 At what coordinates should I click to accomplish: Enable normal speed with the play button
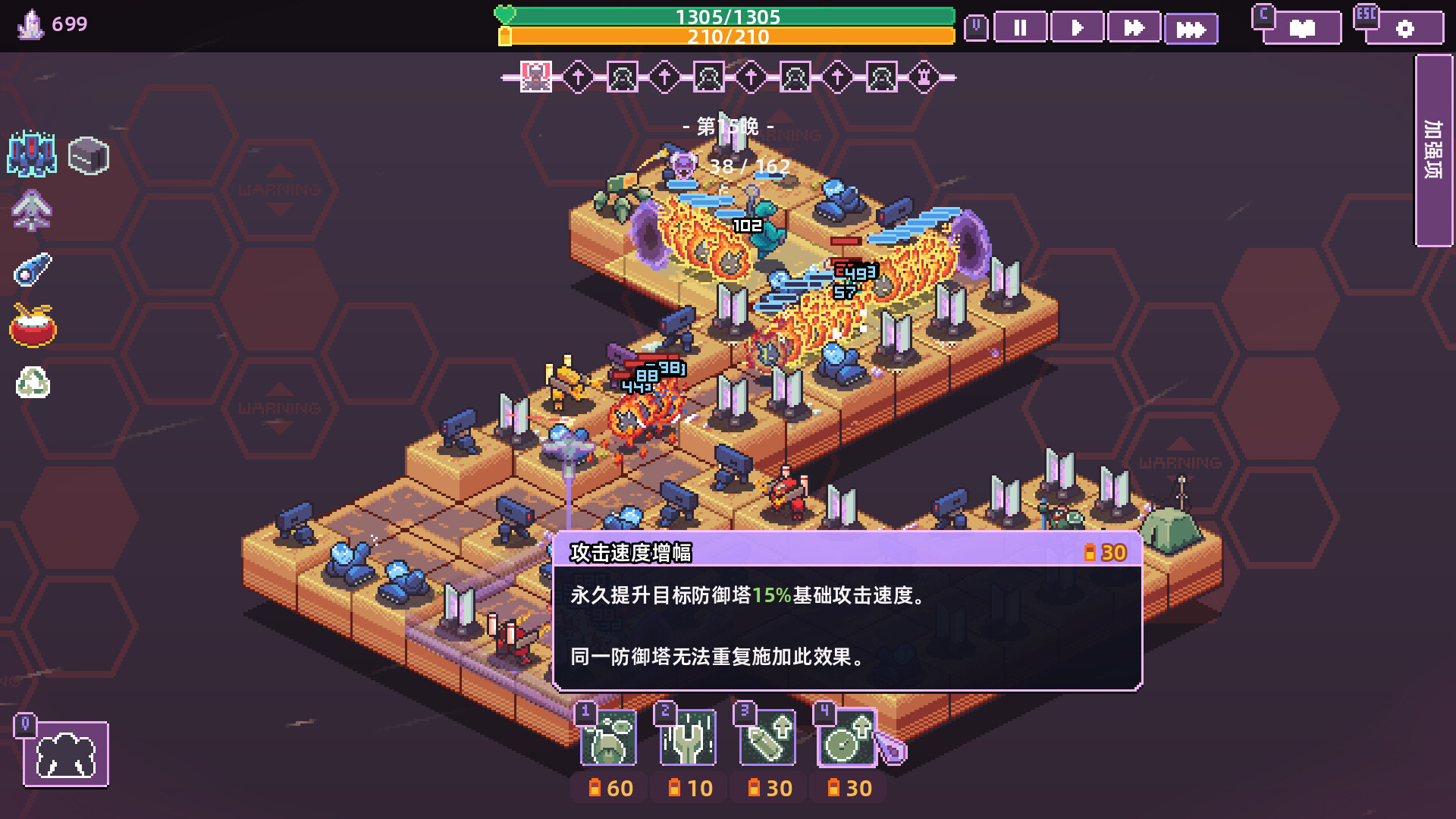click(1077, 28)
